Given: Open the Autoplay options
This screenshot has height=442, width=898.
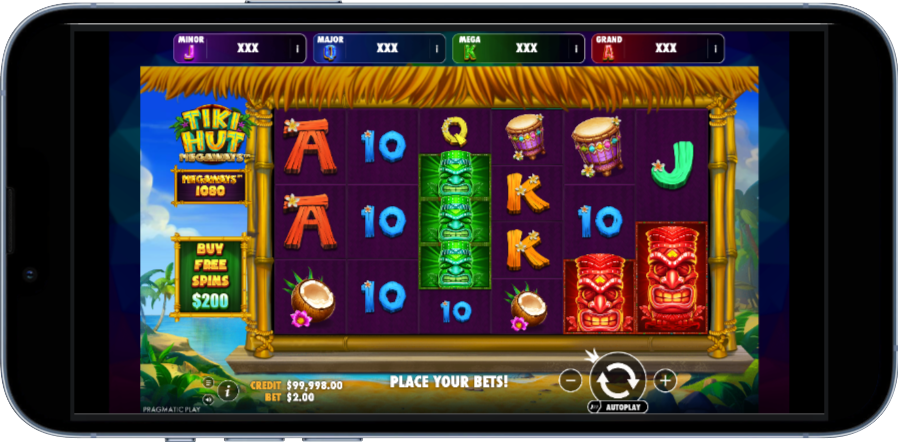Looking at the screenshot, I should tap(618, 407).
